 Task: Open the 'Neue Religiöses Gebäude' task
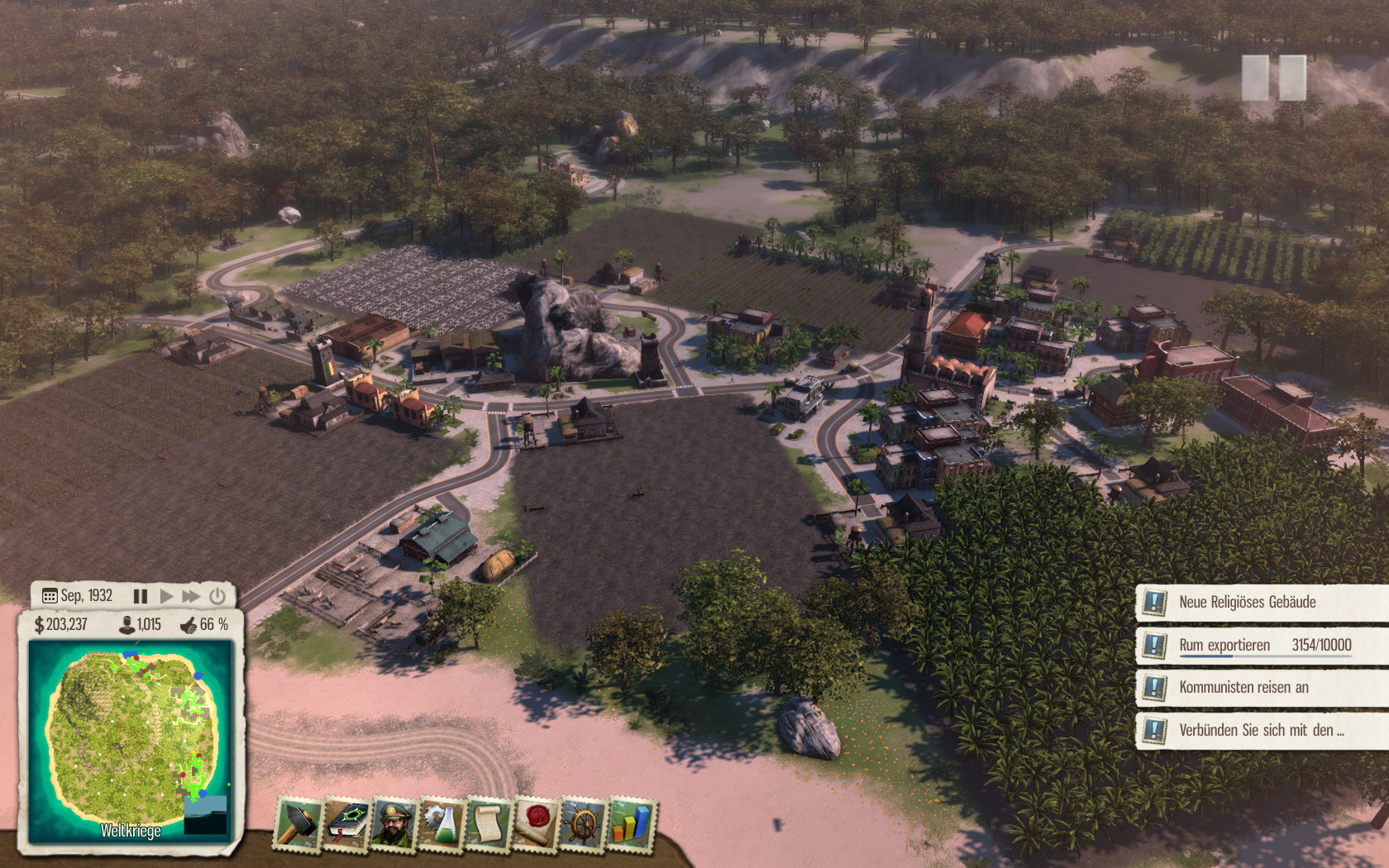1247,603
